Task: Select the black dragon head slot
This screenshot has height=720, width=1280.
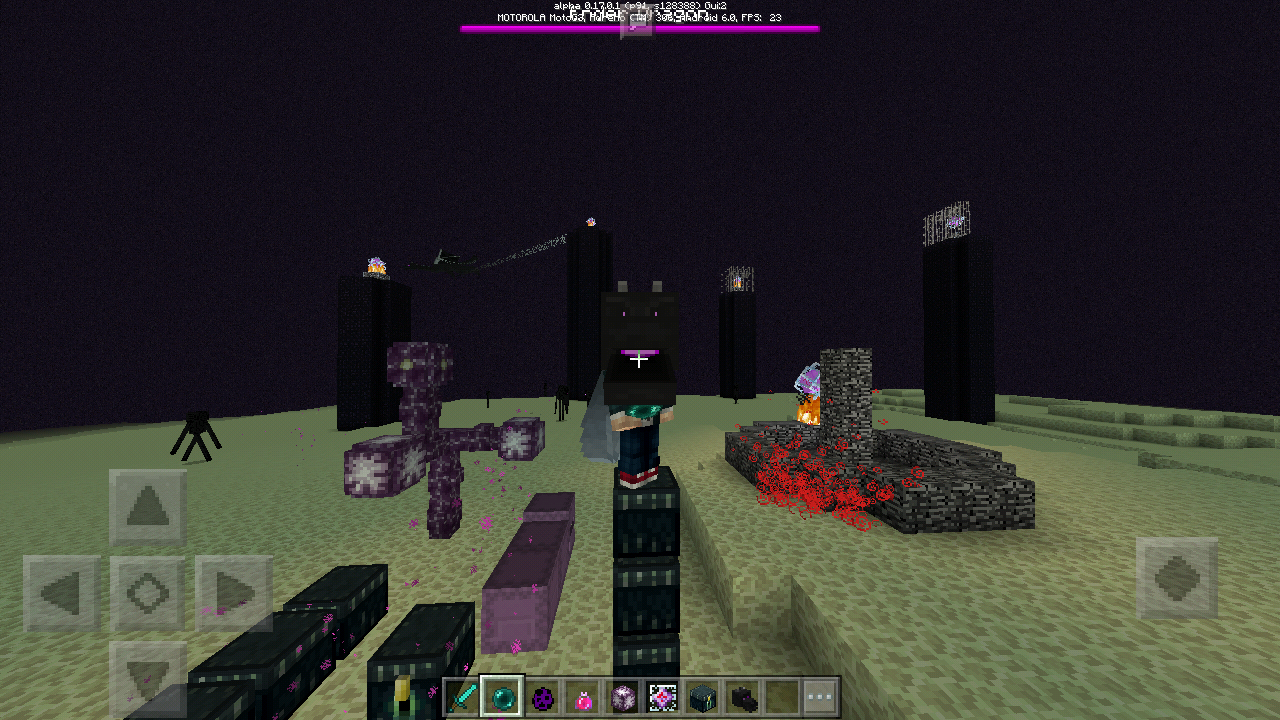Action: point(742,697)
